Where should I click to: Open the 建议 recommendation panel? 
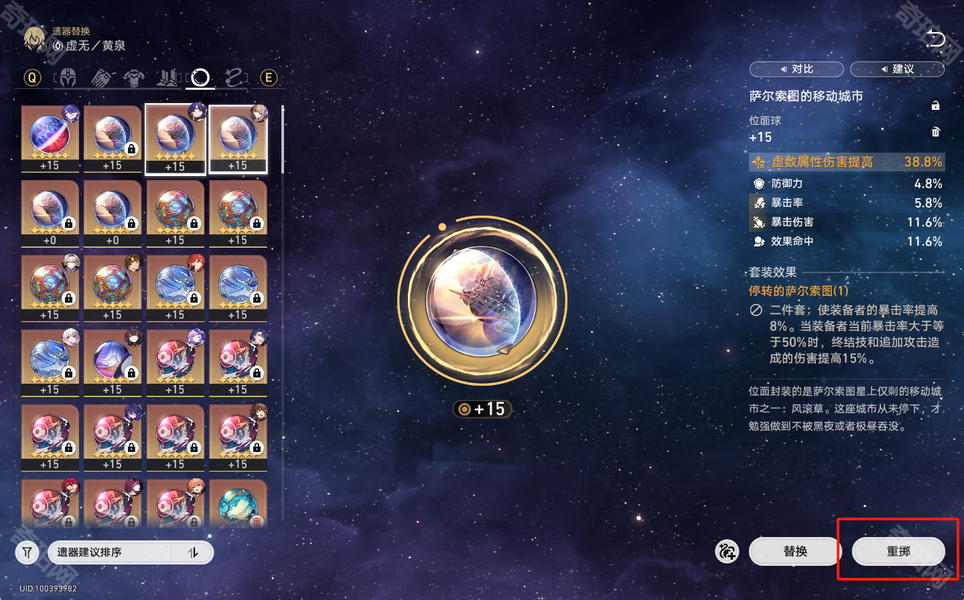coord(896,69)
